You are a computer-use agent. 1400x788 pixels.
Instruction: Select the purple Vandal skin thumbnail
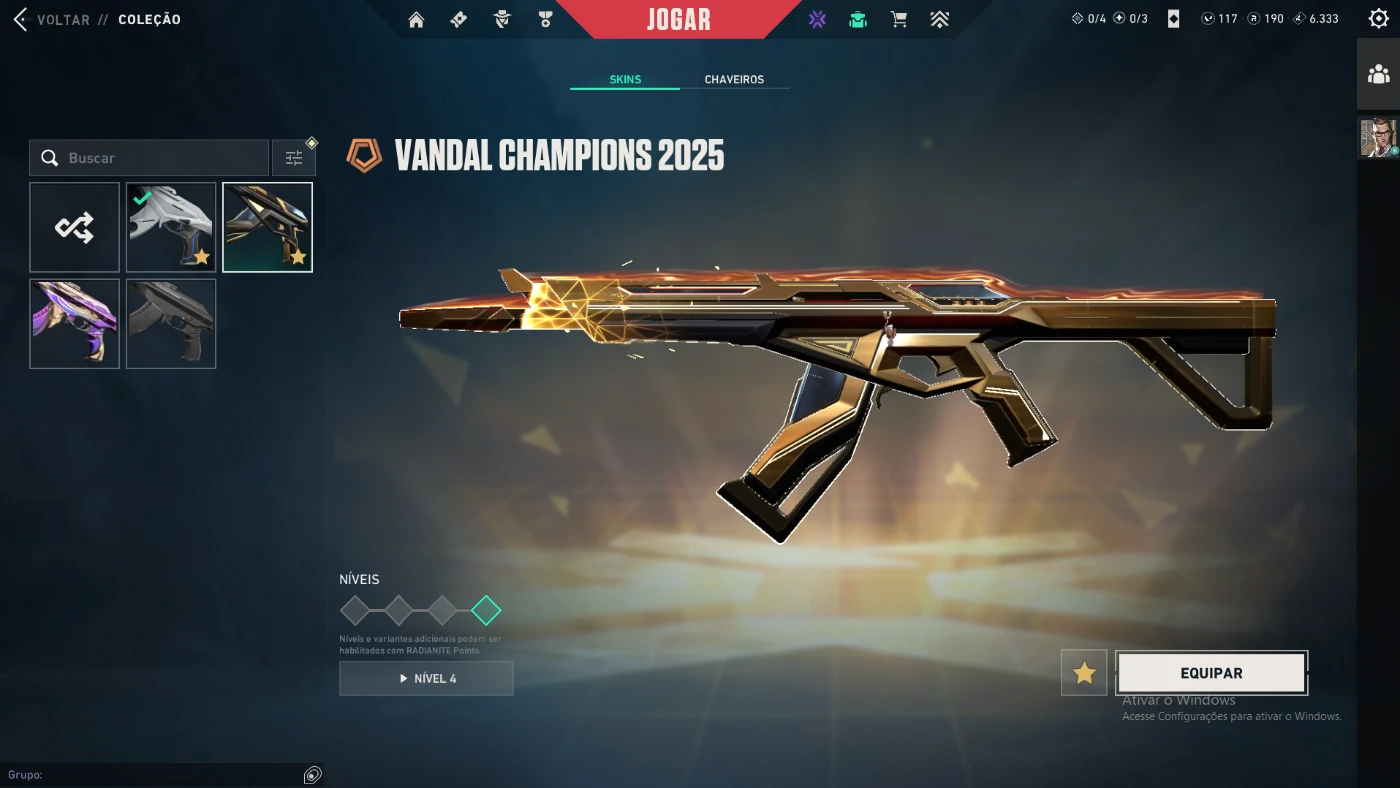coord(75,323)
